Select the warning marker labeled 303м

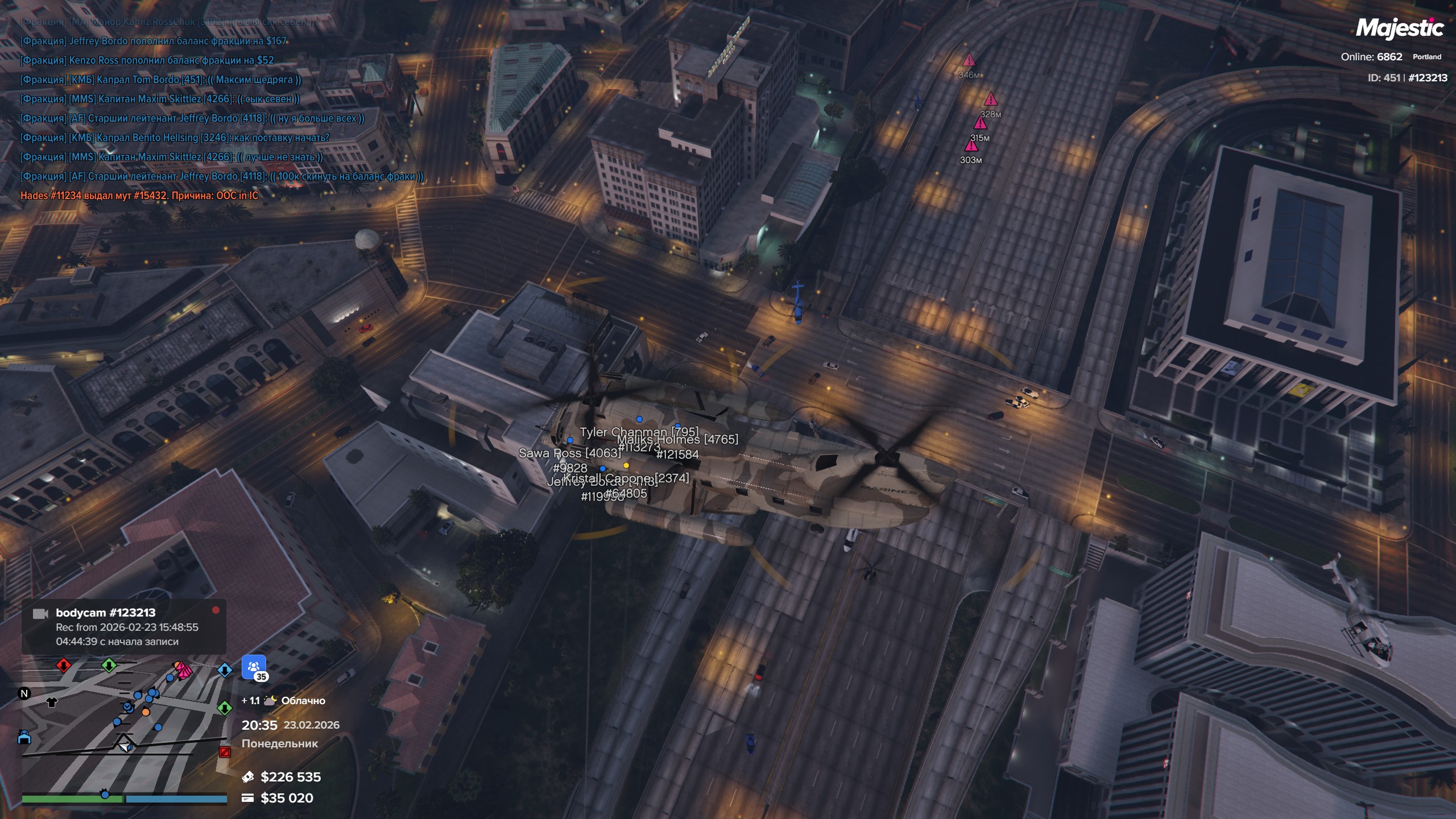point(971,146)
